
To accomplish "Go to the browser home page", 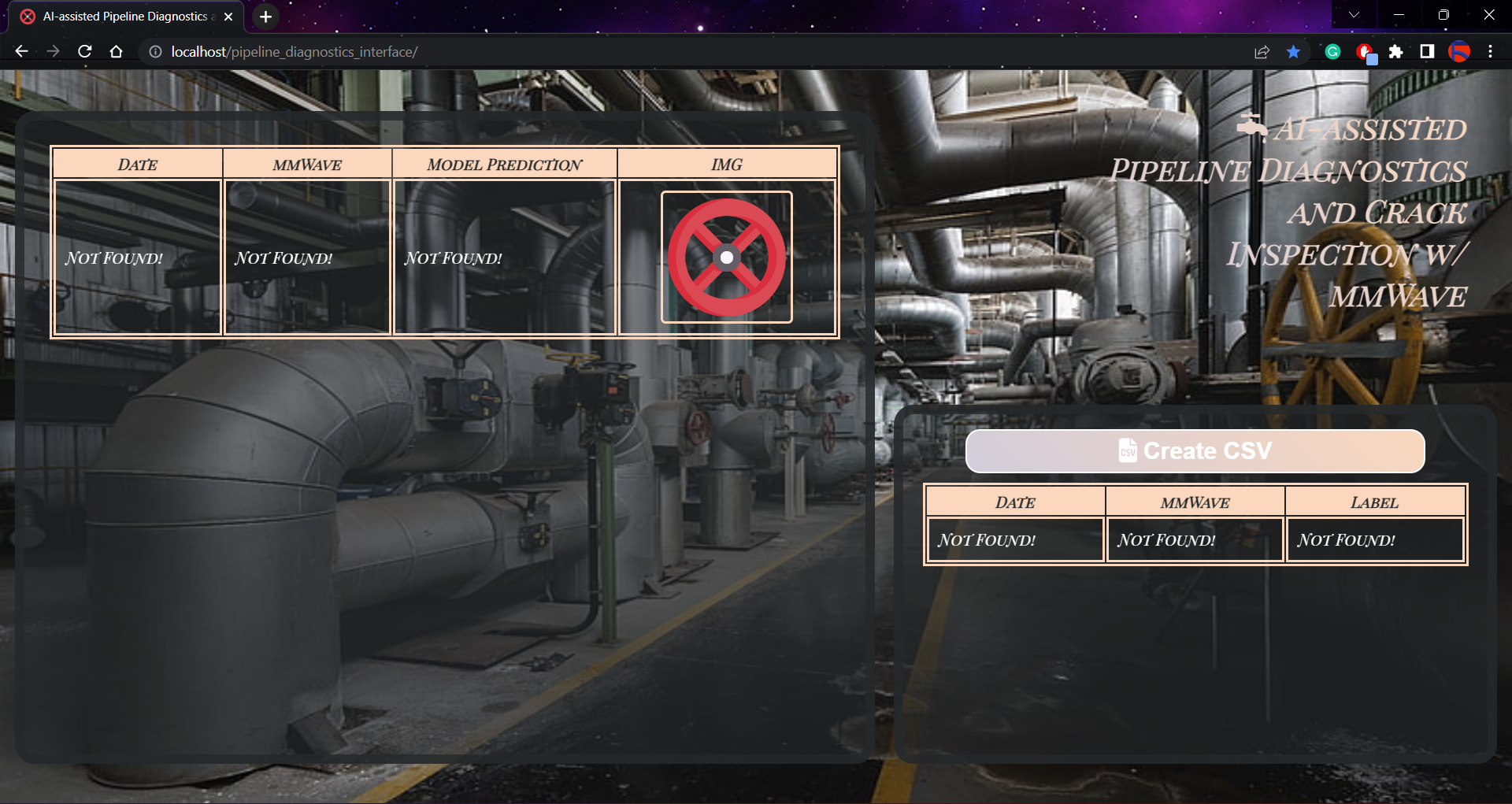I will tap(117, 52).
